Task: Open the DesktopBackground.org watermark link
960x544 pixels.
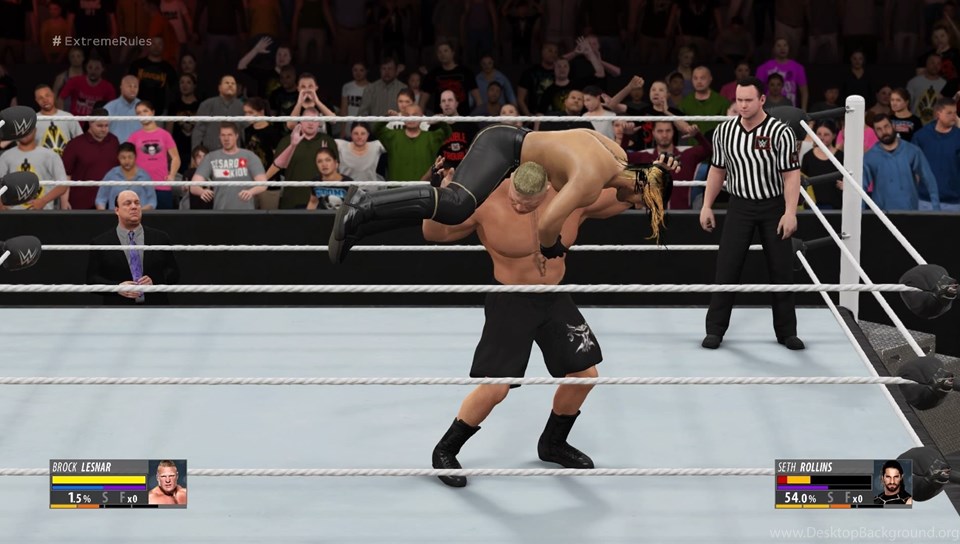Action: (x=863, y=533)
